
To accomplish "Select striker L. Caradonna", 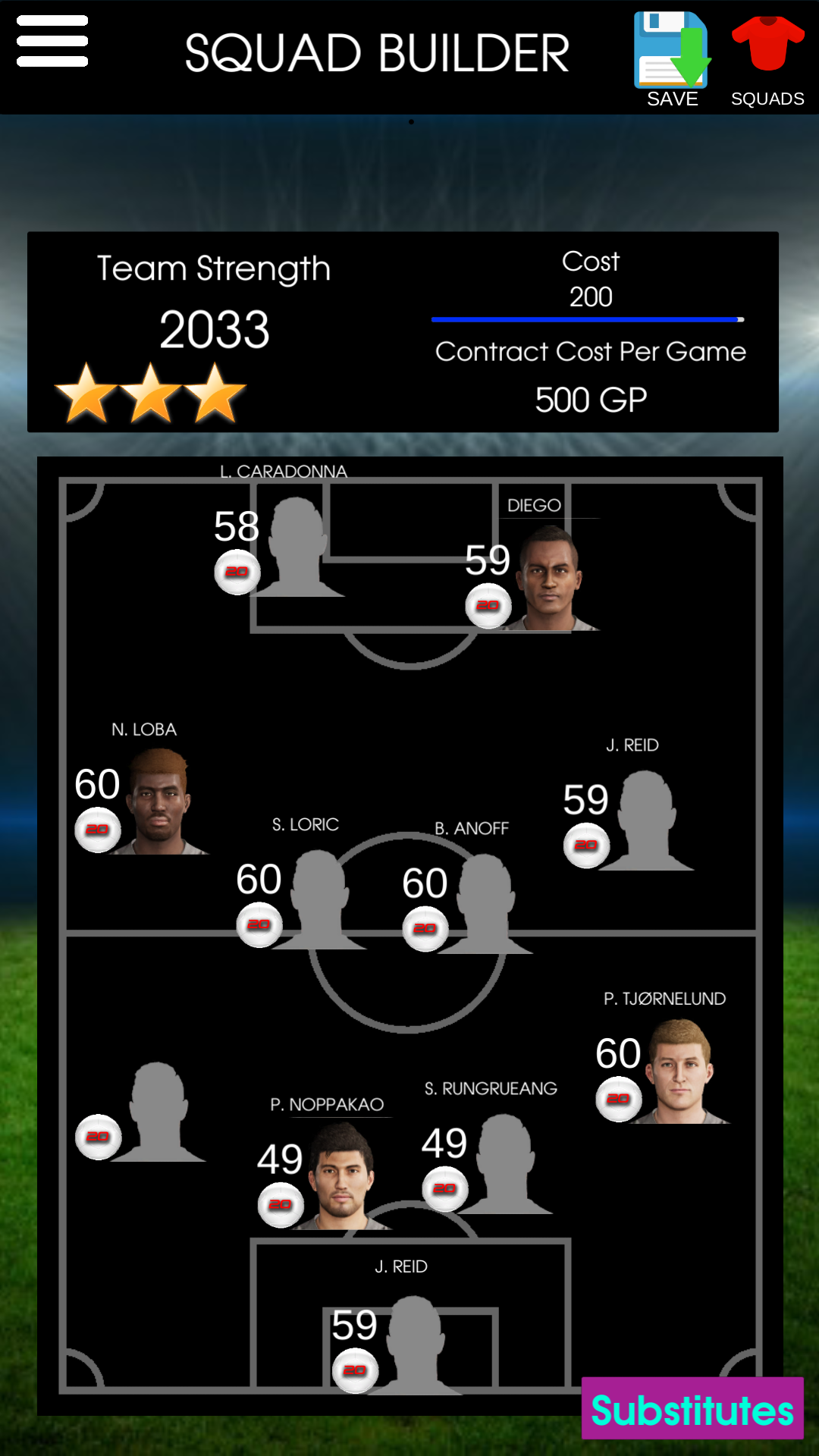I will click(x=297, y=548).
